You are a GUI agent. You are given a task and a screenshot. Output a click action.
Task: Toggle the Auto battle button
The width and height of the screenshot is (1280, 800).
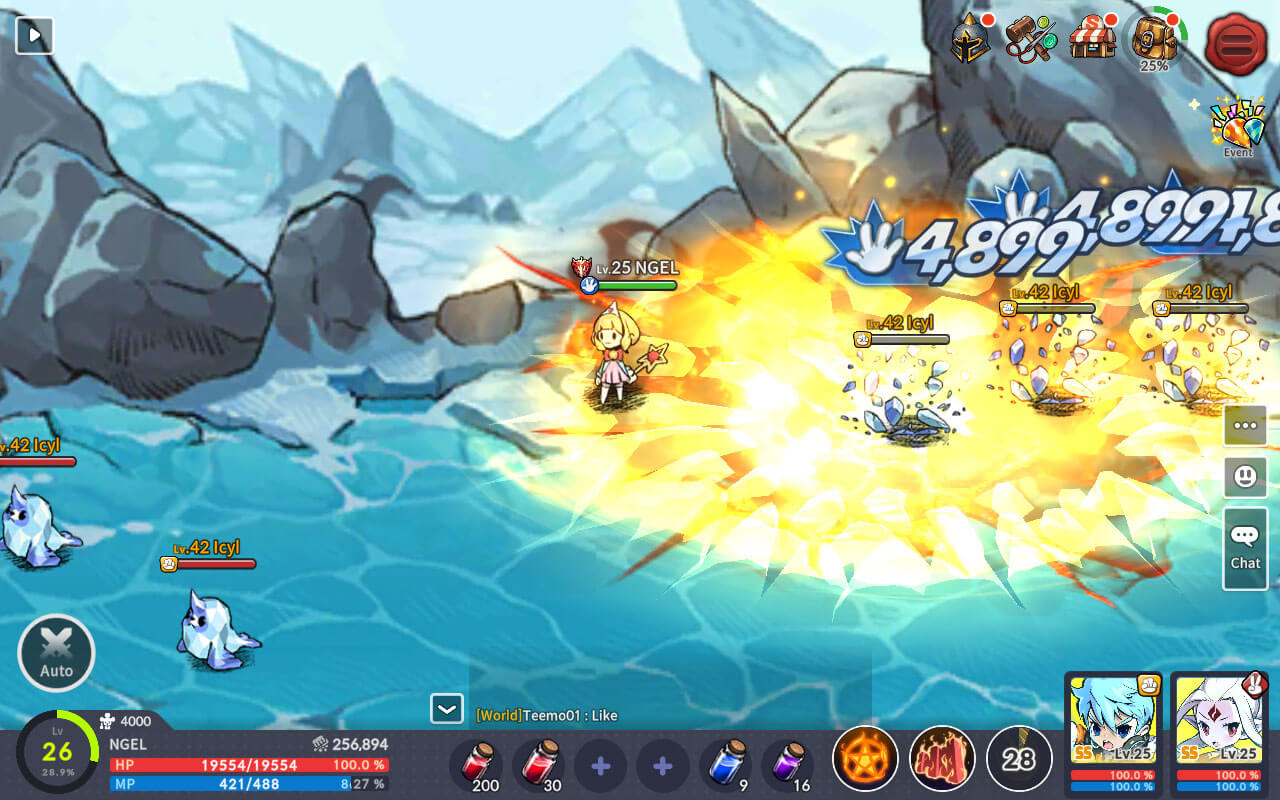(x=56, y=654)
